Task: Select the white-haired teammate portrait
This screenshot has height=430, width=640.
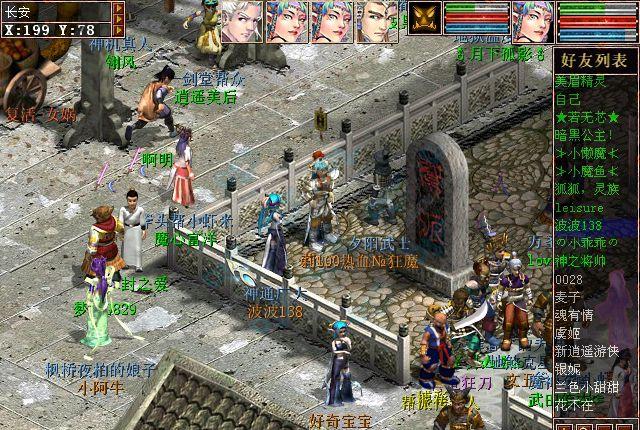Action: 242,20
